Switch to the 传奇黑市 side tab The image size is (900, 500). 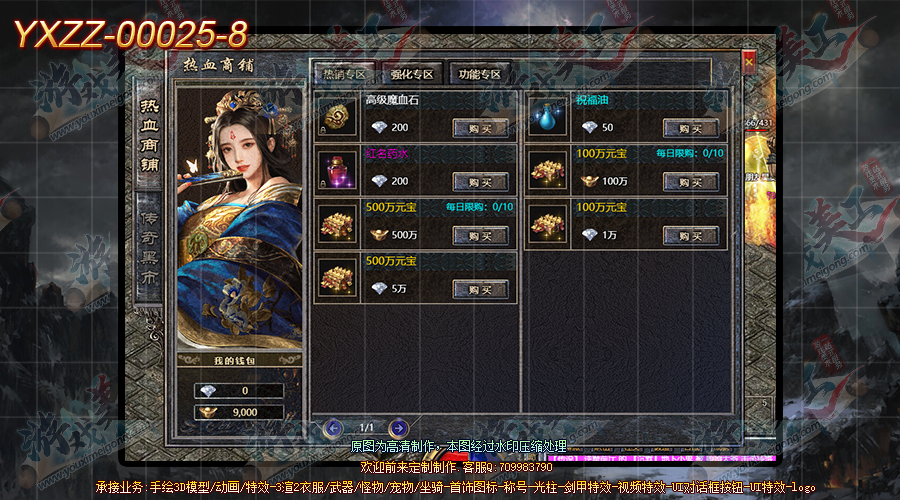coord(149,246)
